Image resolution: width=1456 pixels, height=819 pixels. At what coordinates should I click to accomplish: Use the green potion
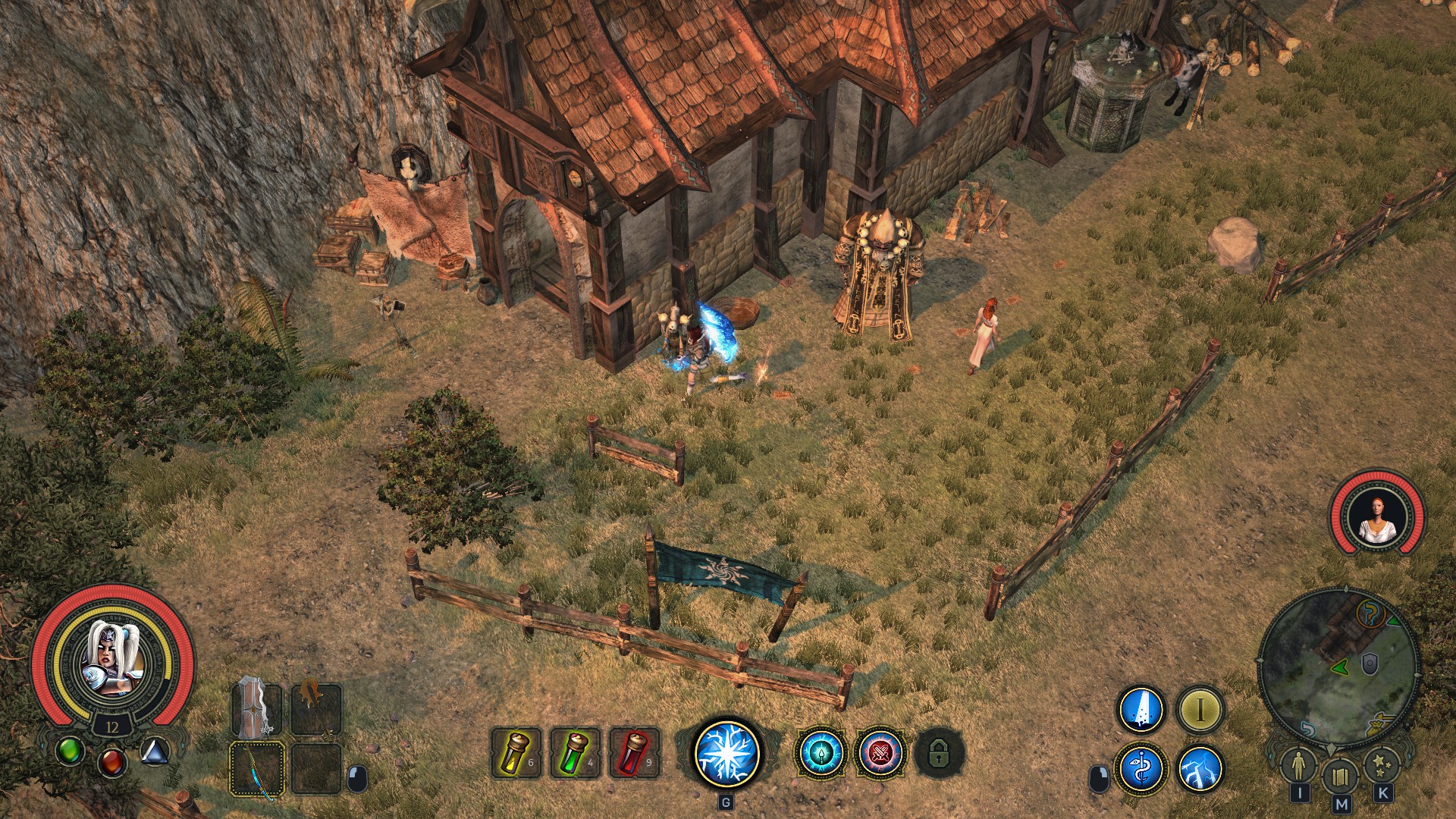coord(576,752)
